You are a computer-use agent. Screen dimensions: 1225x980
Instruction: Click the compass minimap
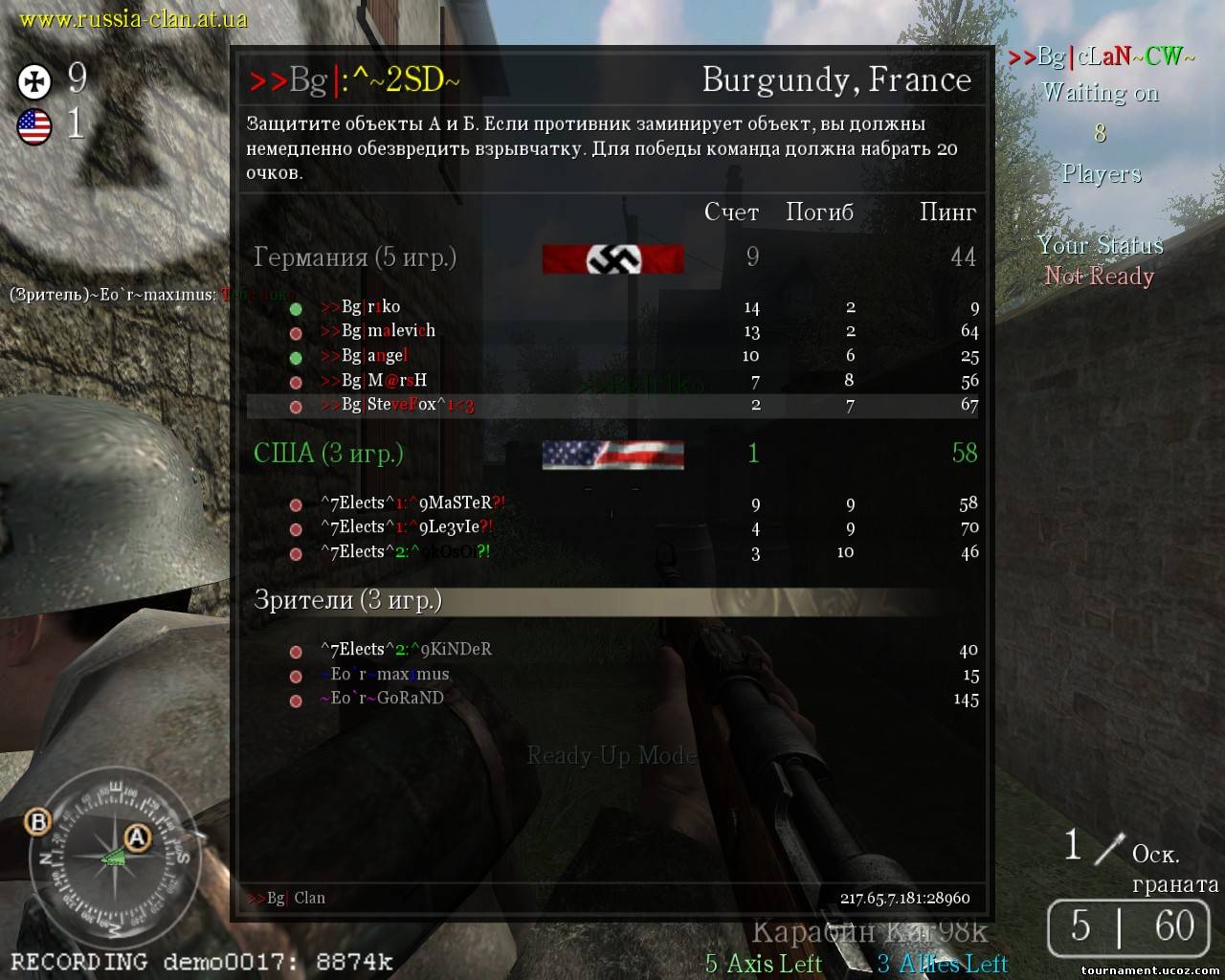[115, 857]
